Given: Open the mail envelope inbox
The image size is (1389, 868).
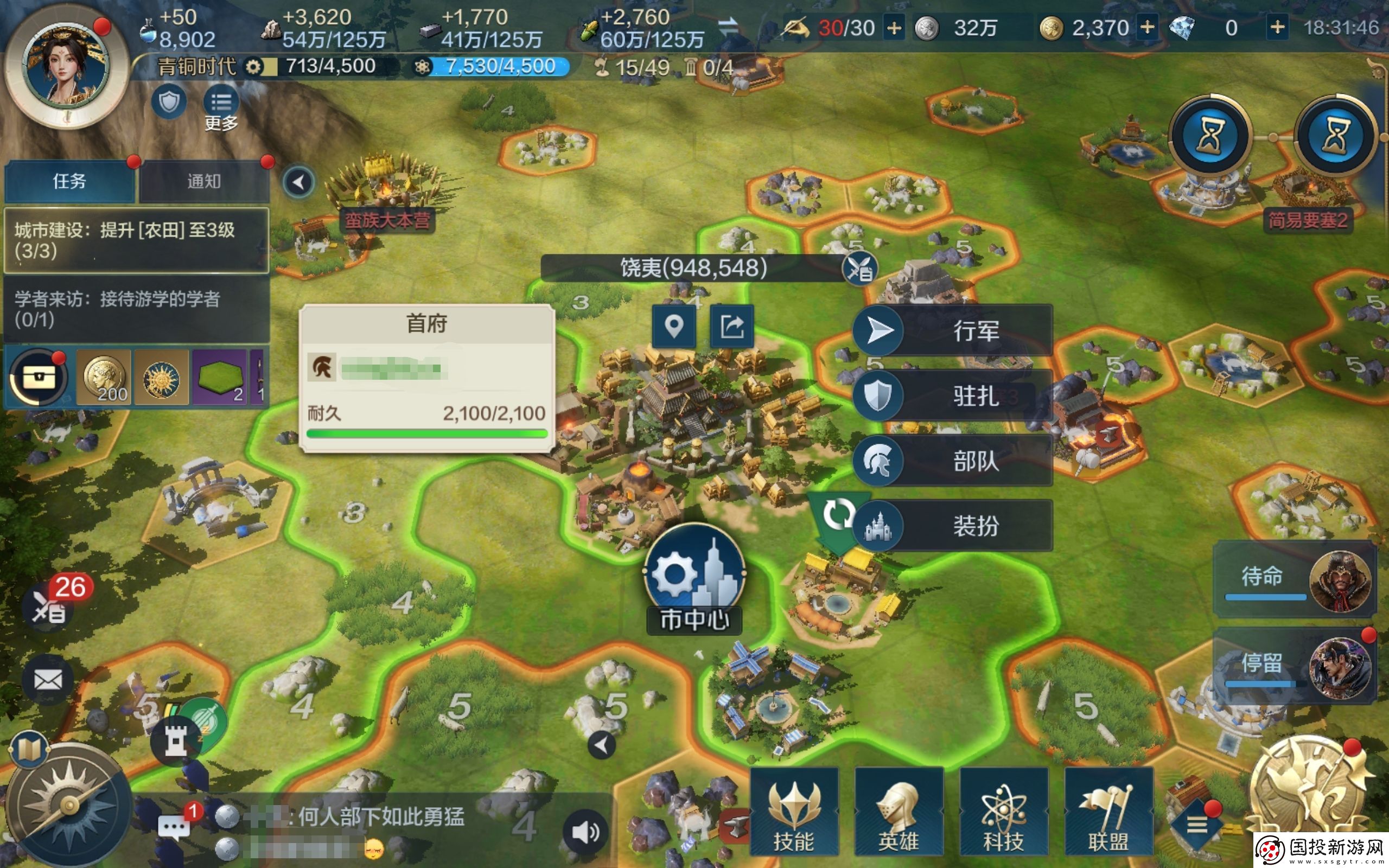Looking at the screenshot, I should [x=48, y=680].
